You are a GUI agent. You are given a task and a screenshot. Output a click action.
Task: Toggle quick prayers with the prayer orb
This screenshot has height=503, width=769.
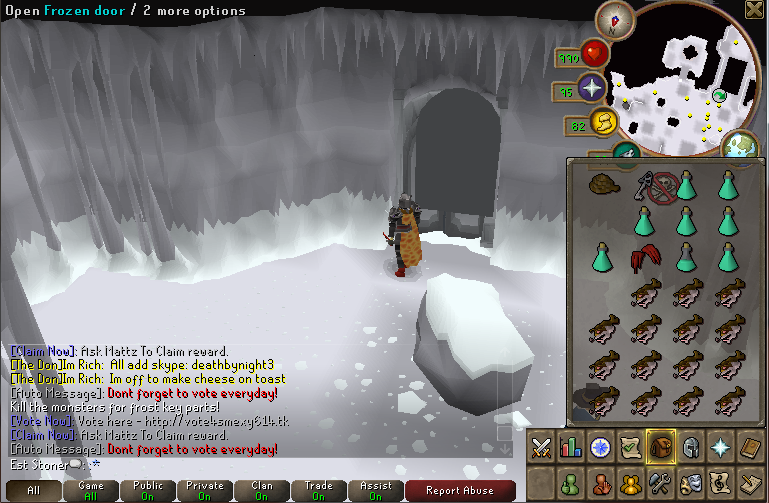click(593, 89)
